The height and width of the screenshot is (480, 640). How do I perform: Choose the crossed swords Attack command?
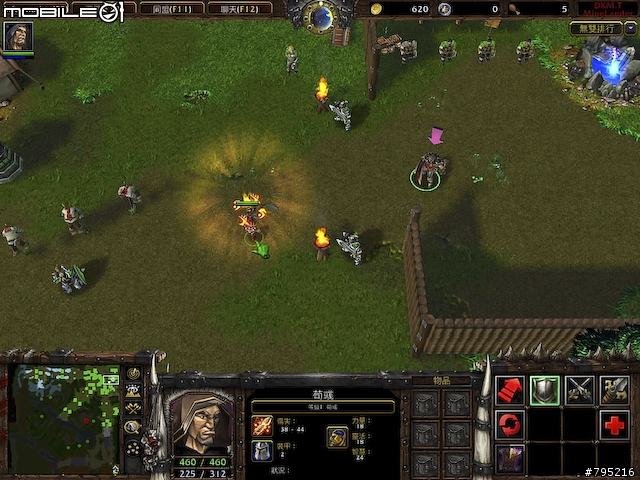click(x=580, y=390)
